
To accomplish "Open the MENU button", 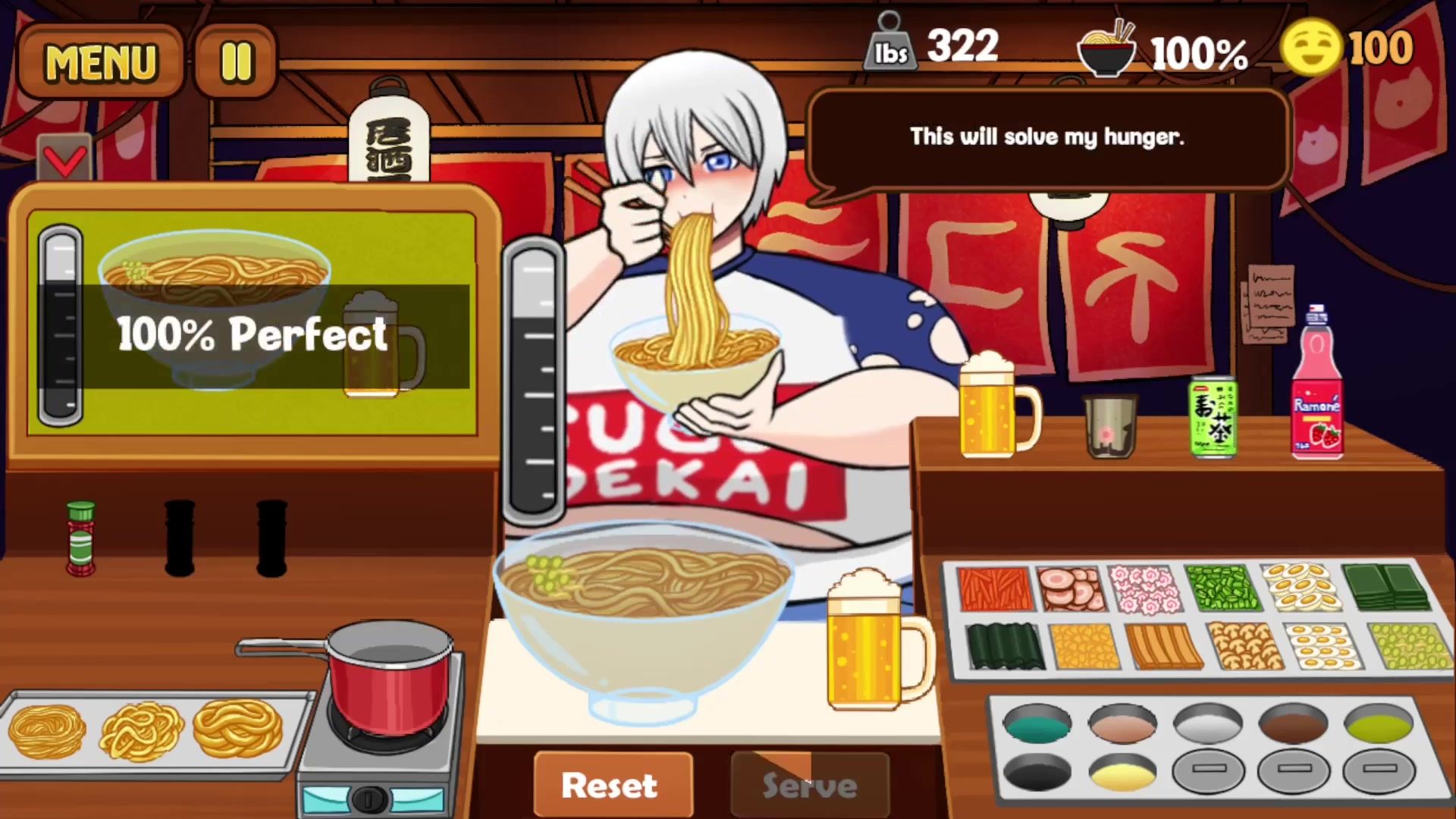I will [100, 61].
